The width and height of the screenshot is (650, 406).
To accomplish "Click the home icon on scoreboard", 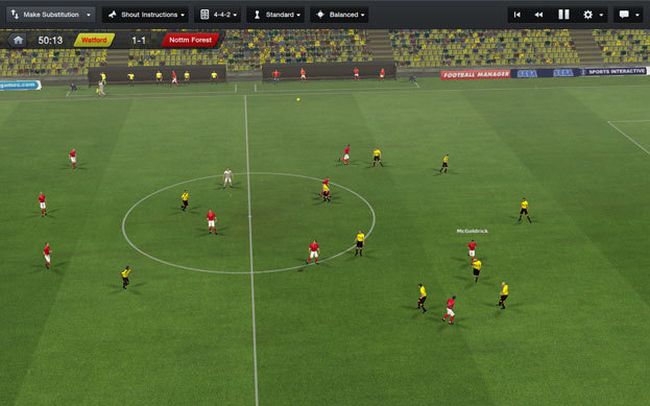I will [x=17, y=40].
